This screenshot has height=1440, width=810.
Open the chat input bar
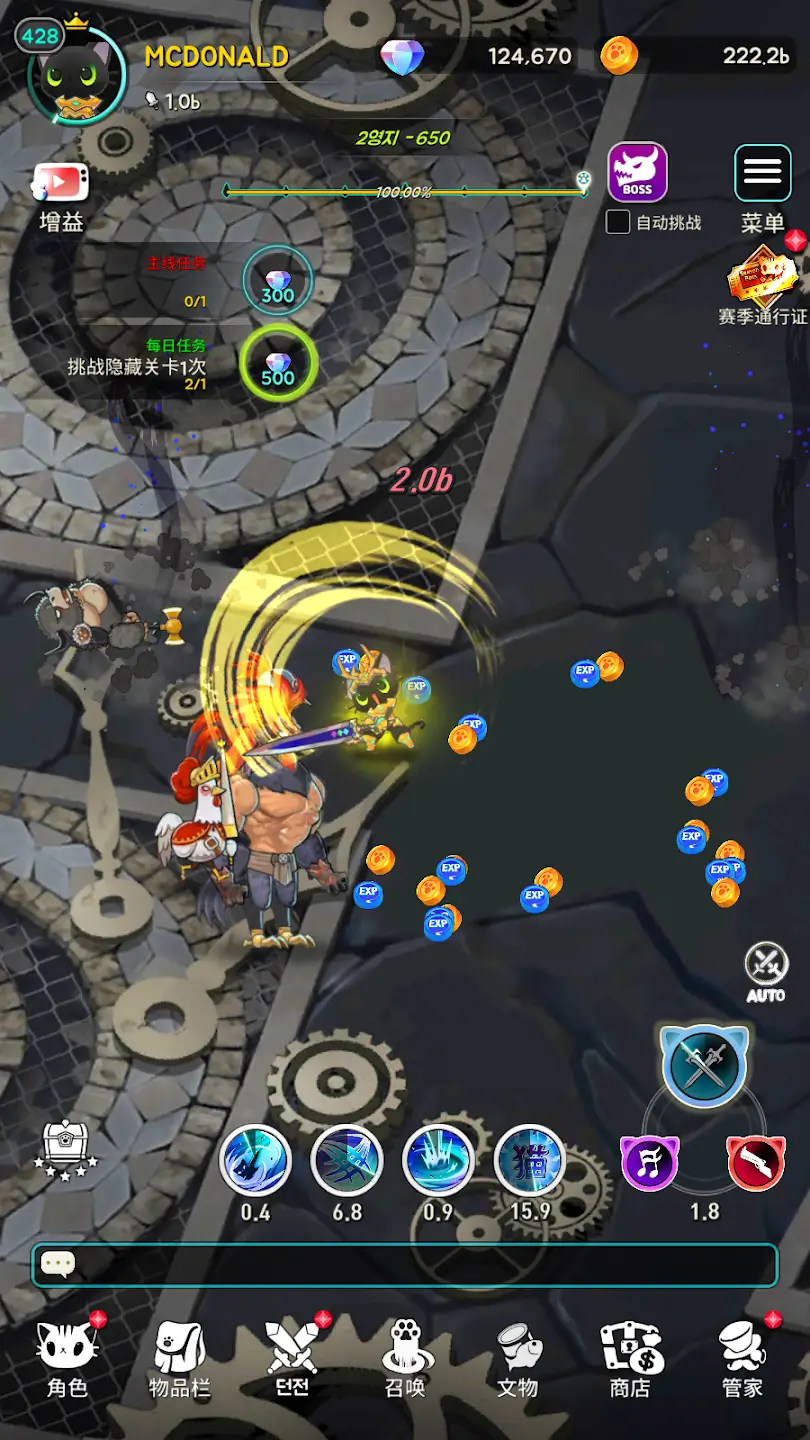(405, 1265)
